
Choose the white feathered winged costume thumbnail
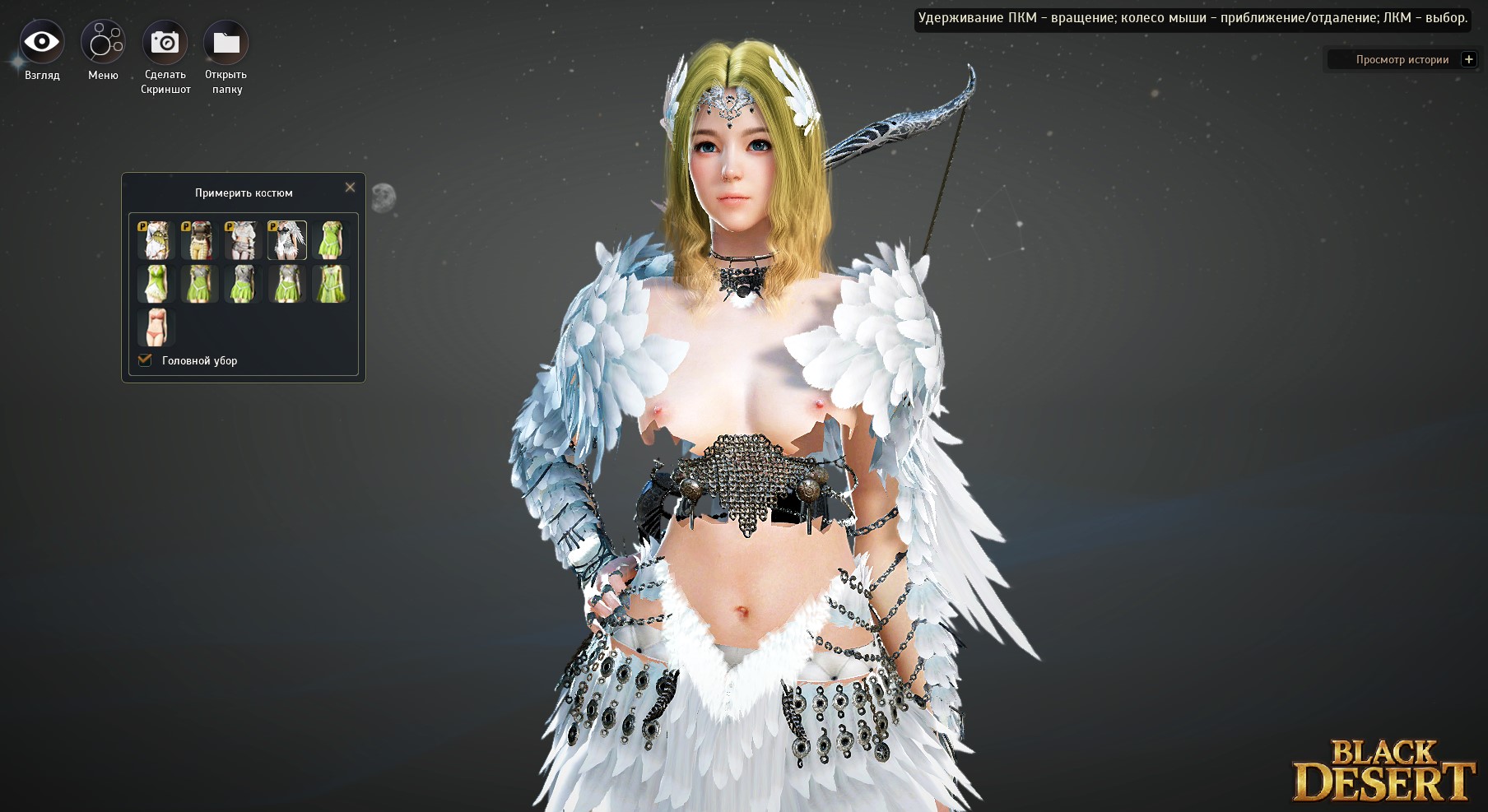point(286,239)
